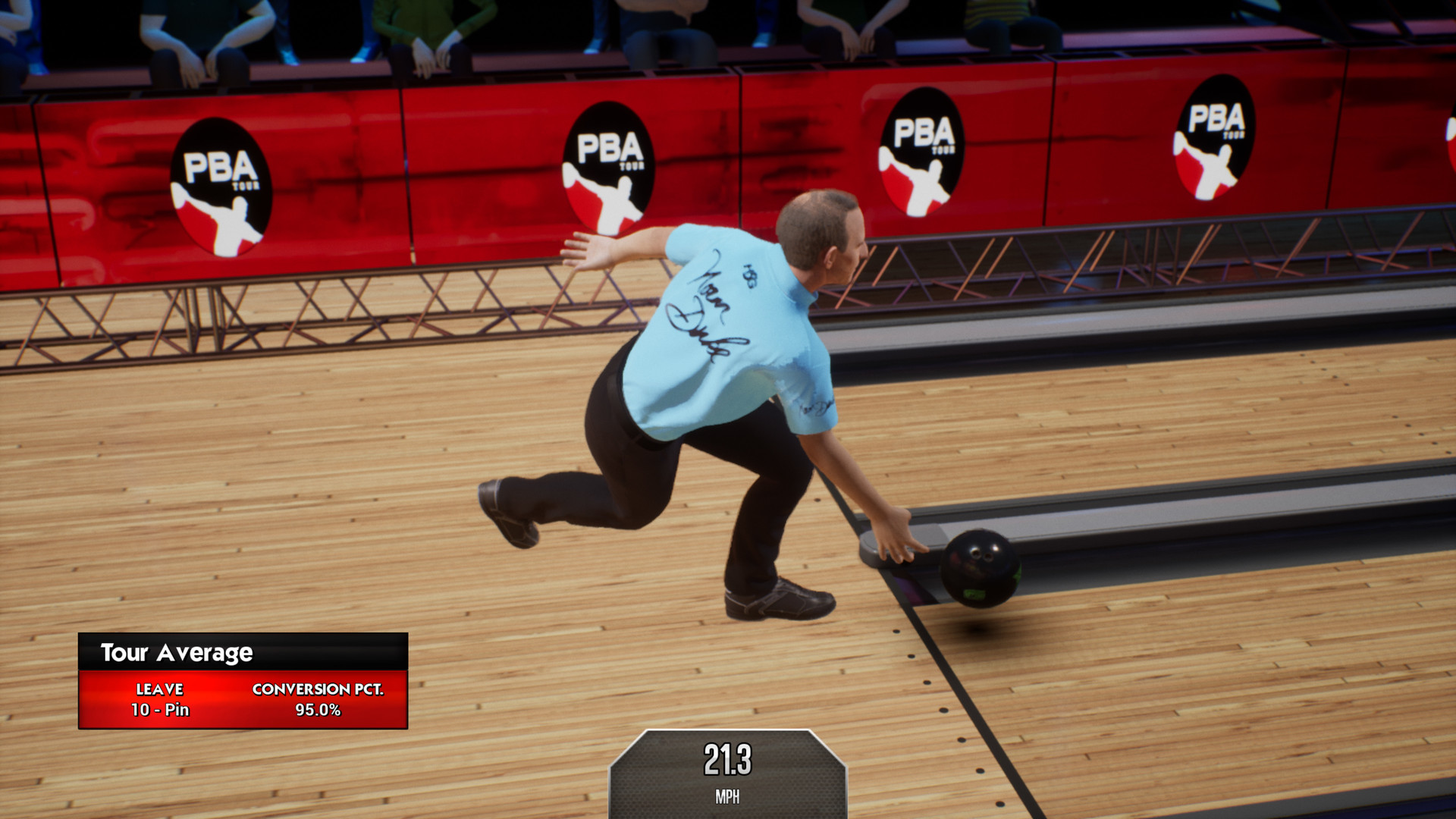The height and width of the screenshot is (819, 1456).
Task: Click the 95.0% conversion value
Action: [318, 711]
